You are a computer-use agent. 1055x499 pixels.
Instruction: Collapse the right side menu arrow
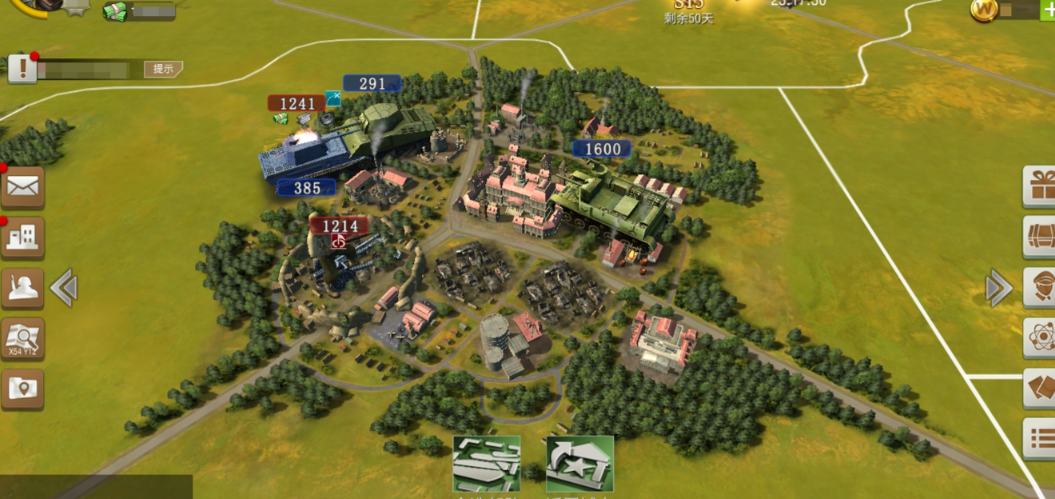pos(998,288)
